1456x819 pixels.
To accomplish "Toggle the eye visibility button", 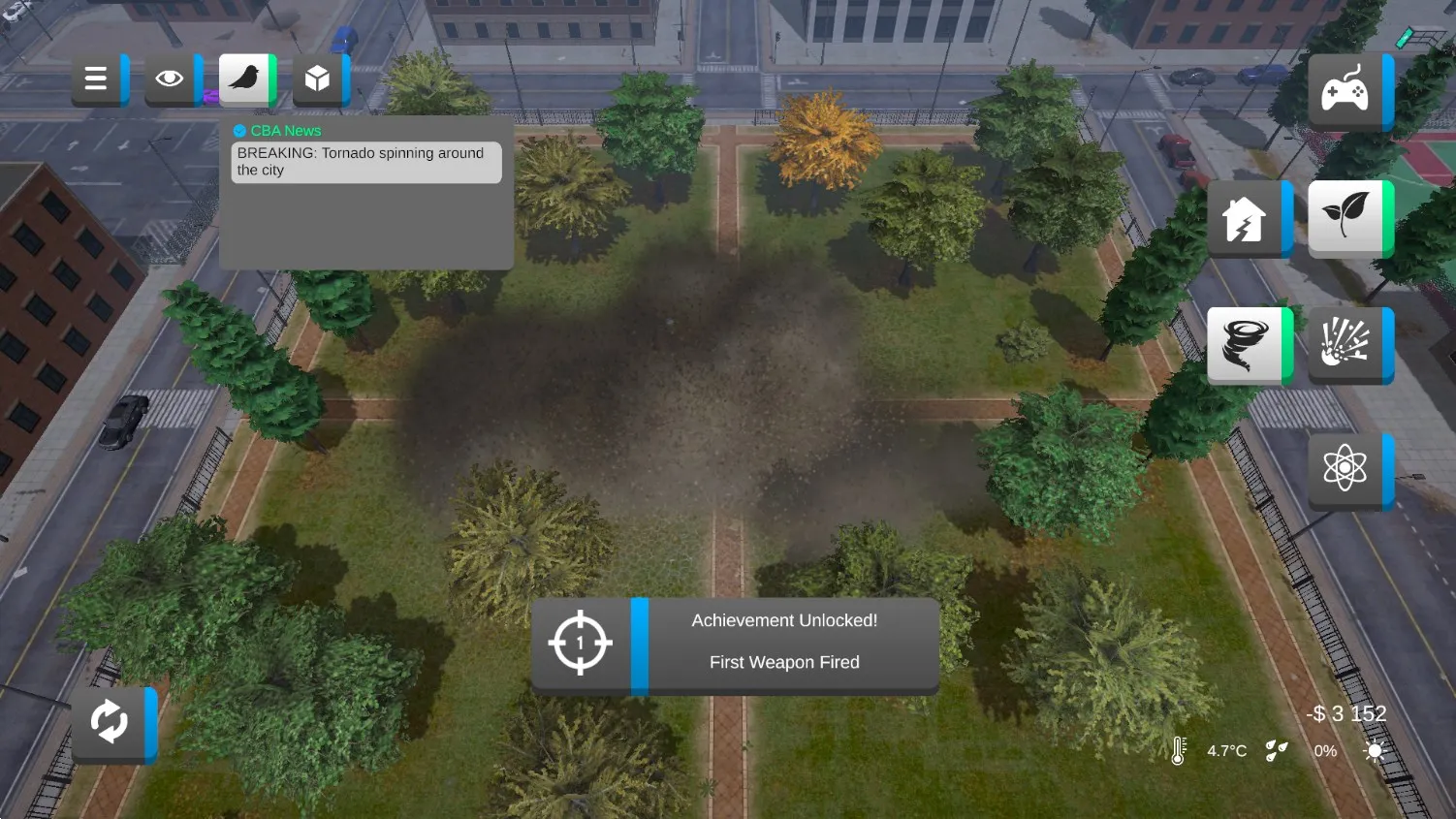I will pyautogui.click(x=170, y=79).
